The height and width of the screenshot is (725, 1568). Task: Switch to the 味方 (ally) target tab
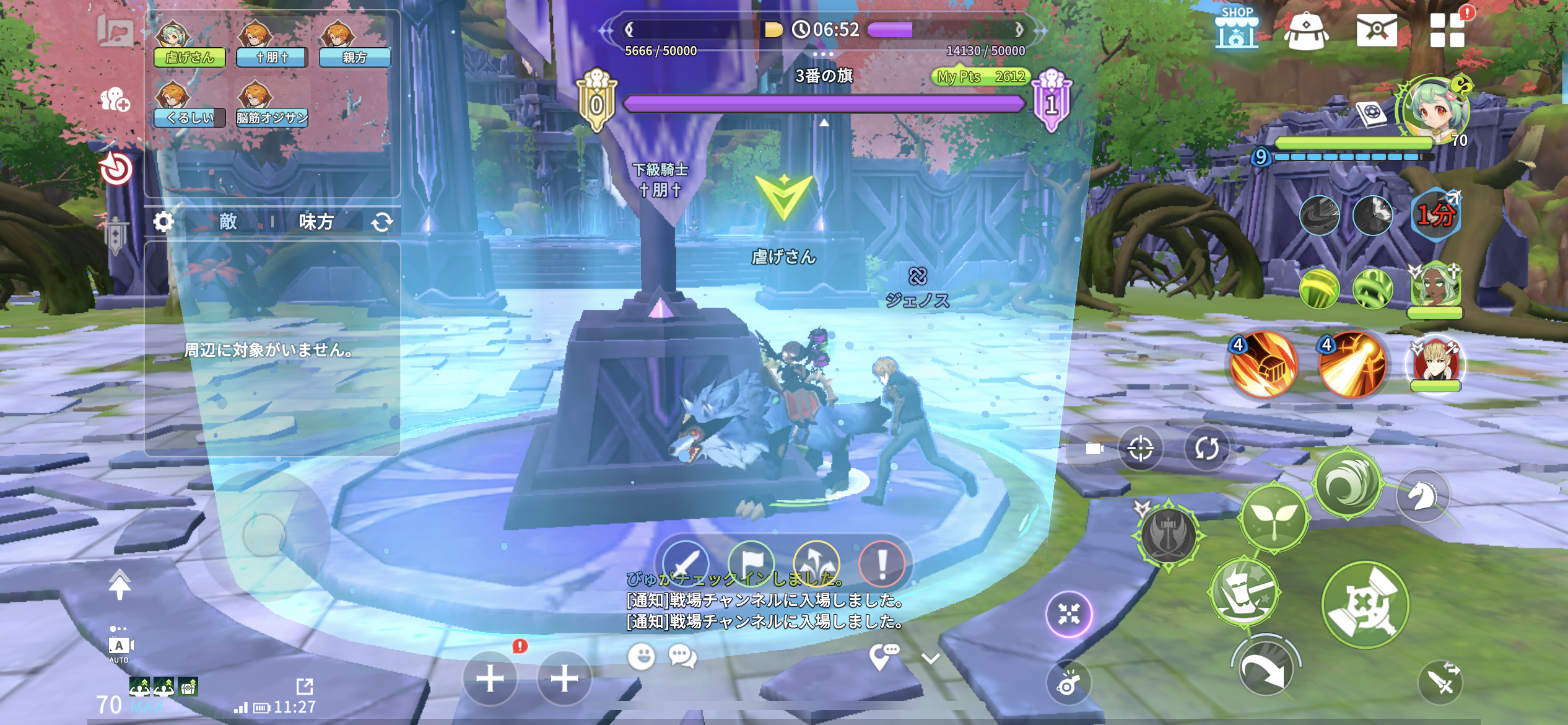316,221
